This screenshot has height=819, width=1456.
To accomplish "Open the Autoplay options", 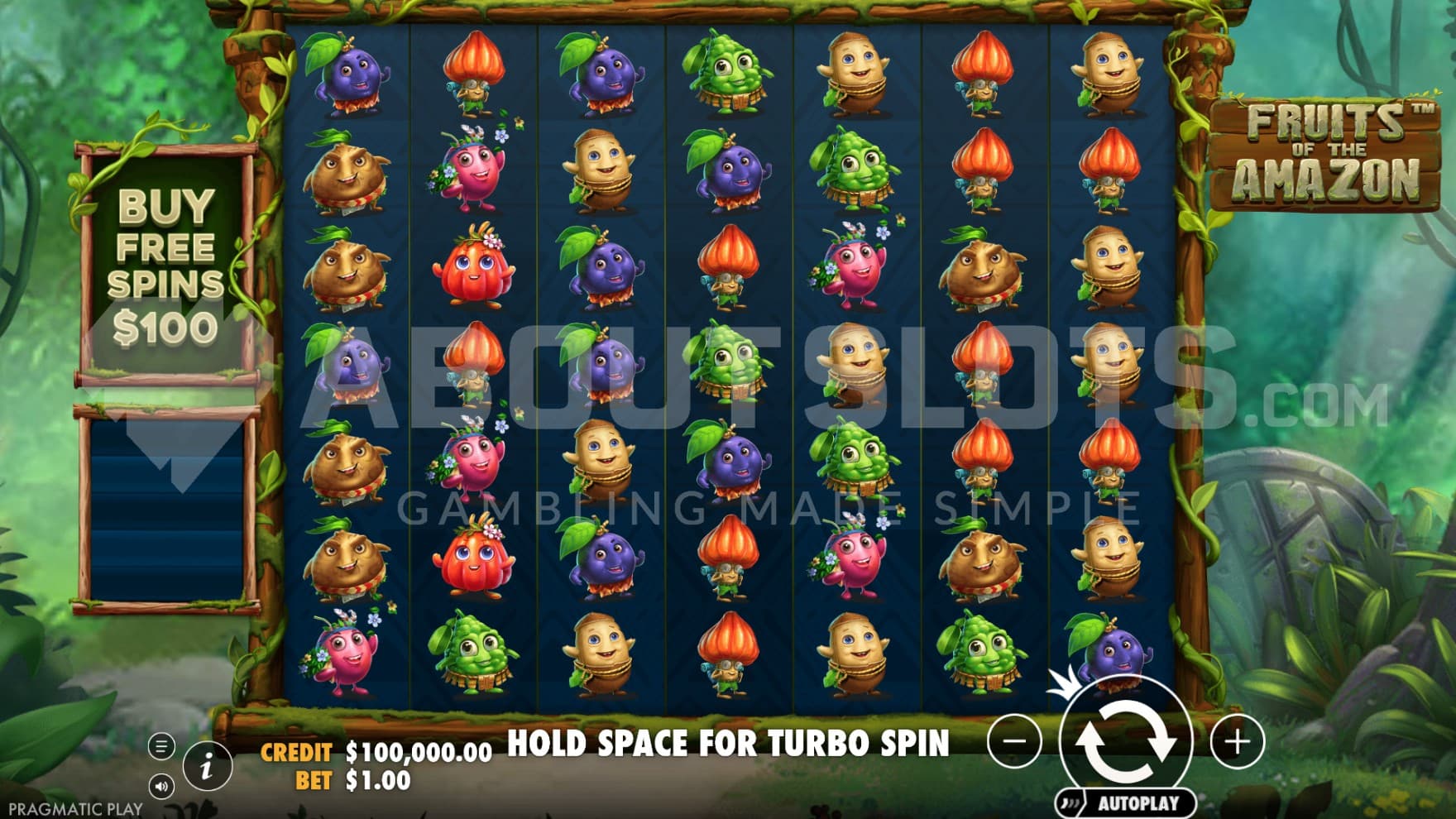I will pyautogui.click(x=1127, y=802).
